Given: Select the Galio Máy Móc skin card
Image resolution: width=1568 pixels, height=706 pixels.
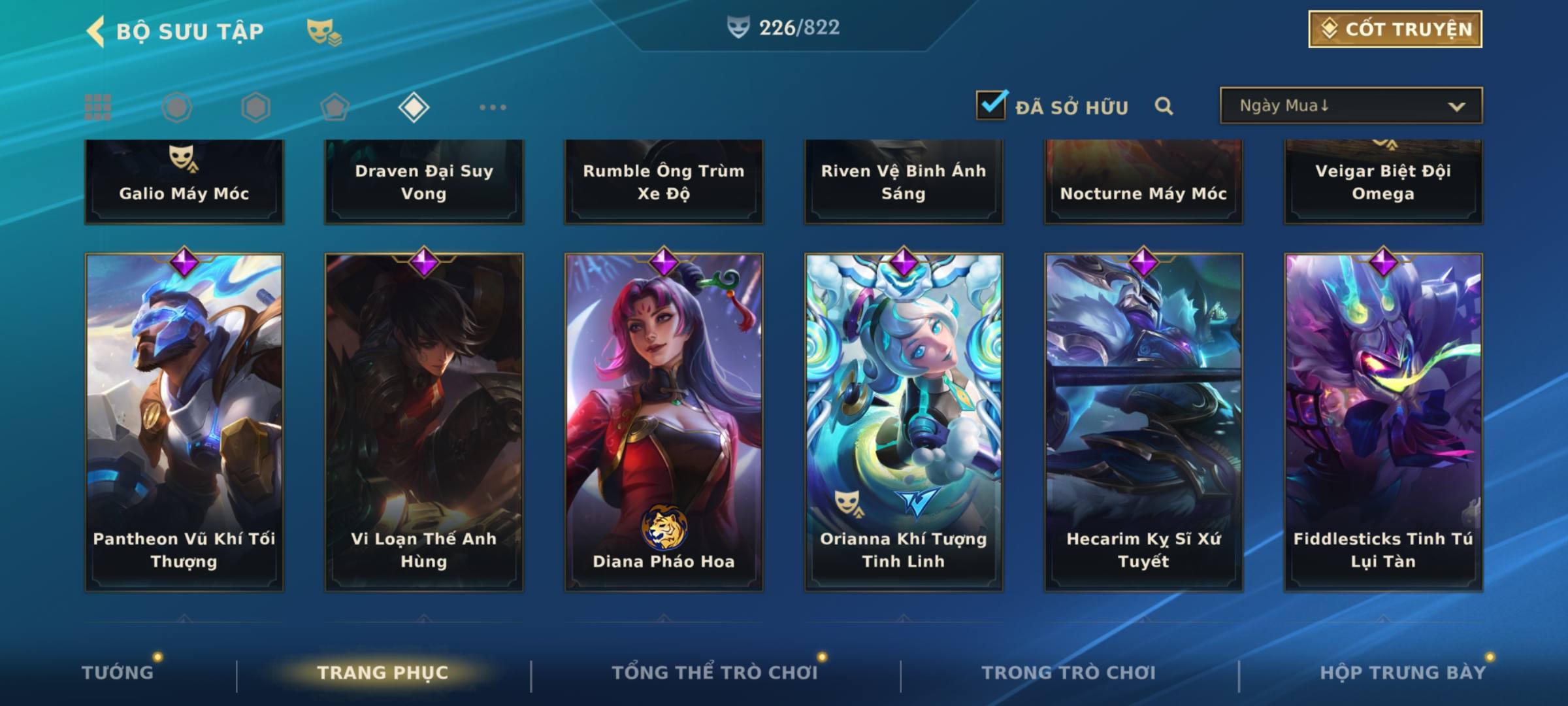Looking at the screenshot, I should pyautogui.click(x=184, y=182).
